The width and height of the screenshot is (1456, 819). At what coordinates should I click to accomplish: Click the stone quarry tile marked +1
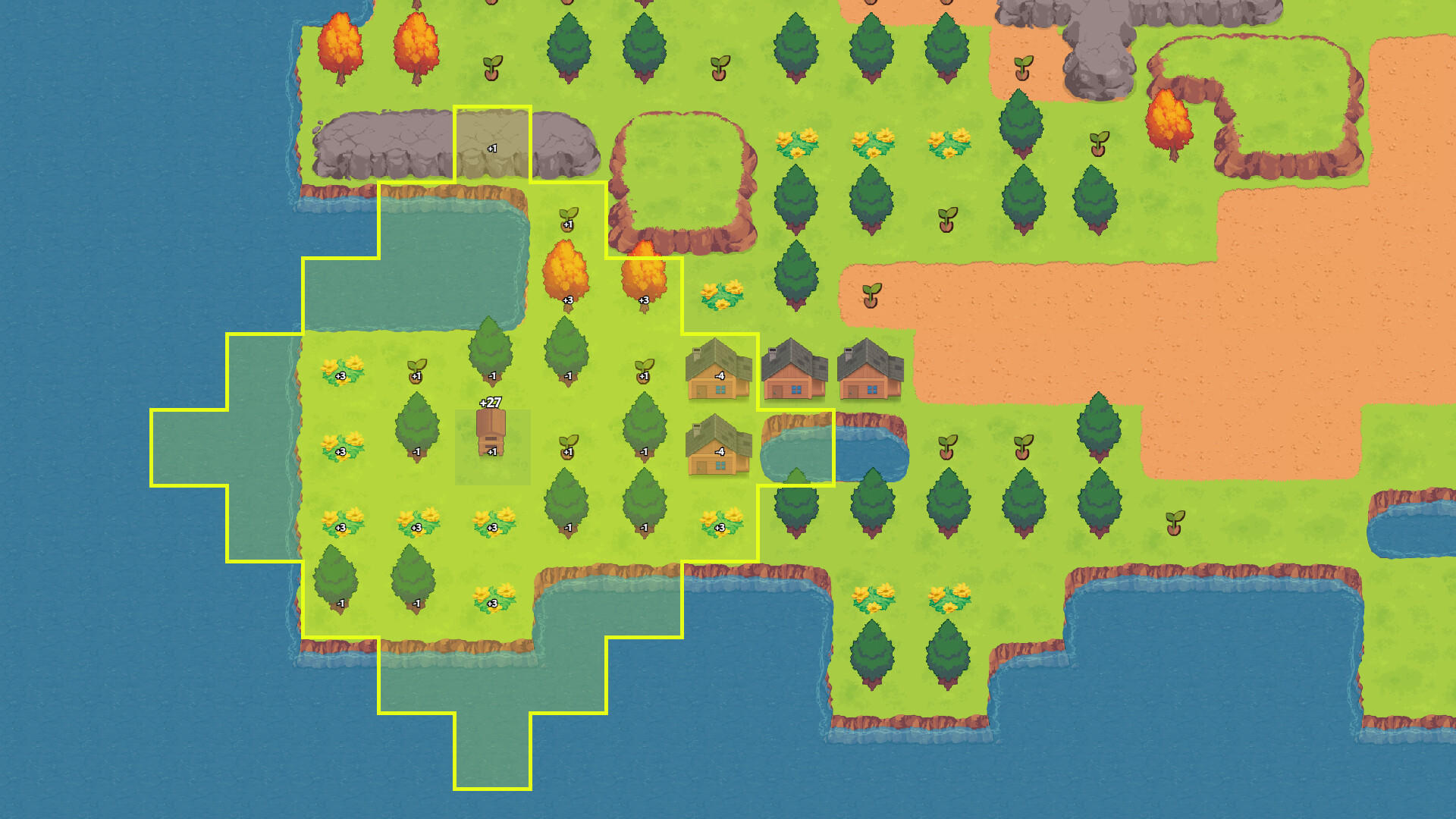tap(493, 140)
